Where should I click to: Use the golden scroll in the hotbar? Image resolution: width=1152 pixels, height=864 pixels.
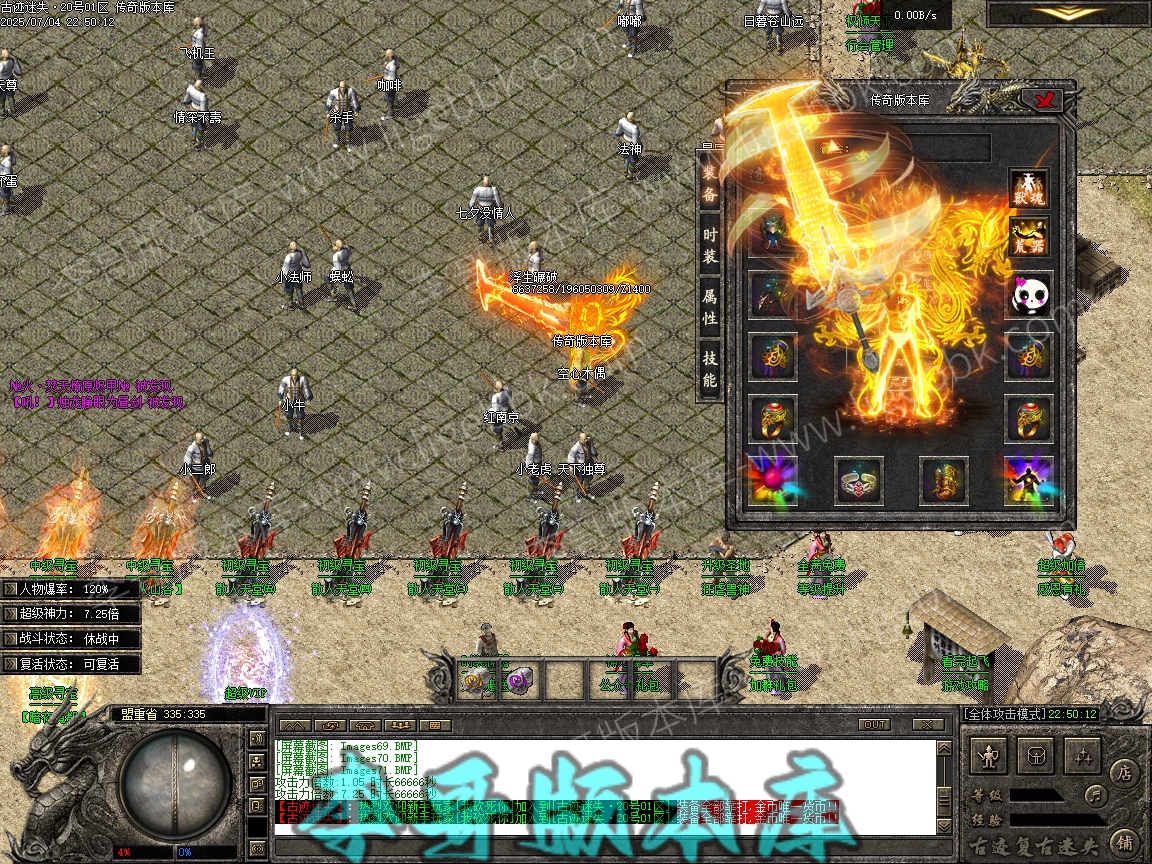(473, 681)
